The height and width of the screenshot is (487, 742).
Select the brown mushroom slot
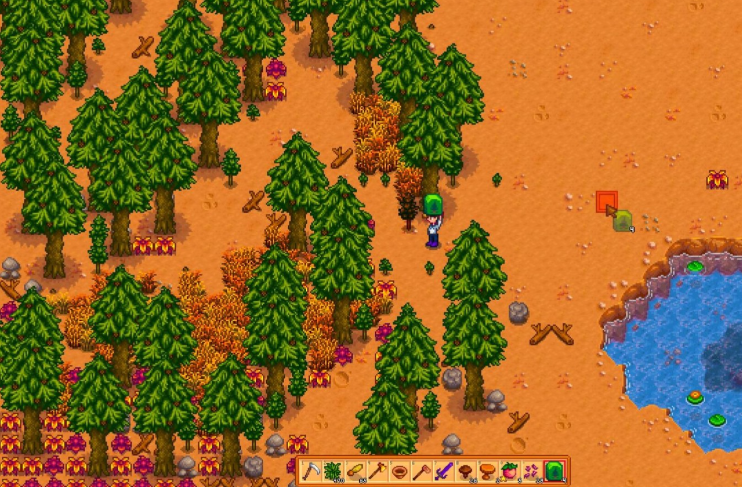coord(465,470)
